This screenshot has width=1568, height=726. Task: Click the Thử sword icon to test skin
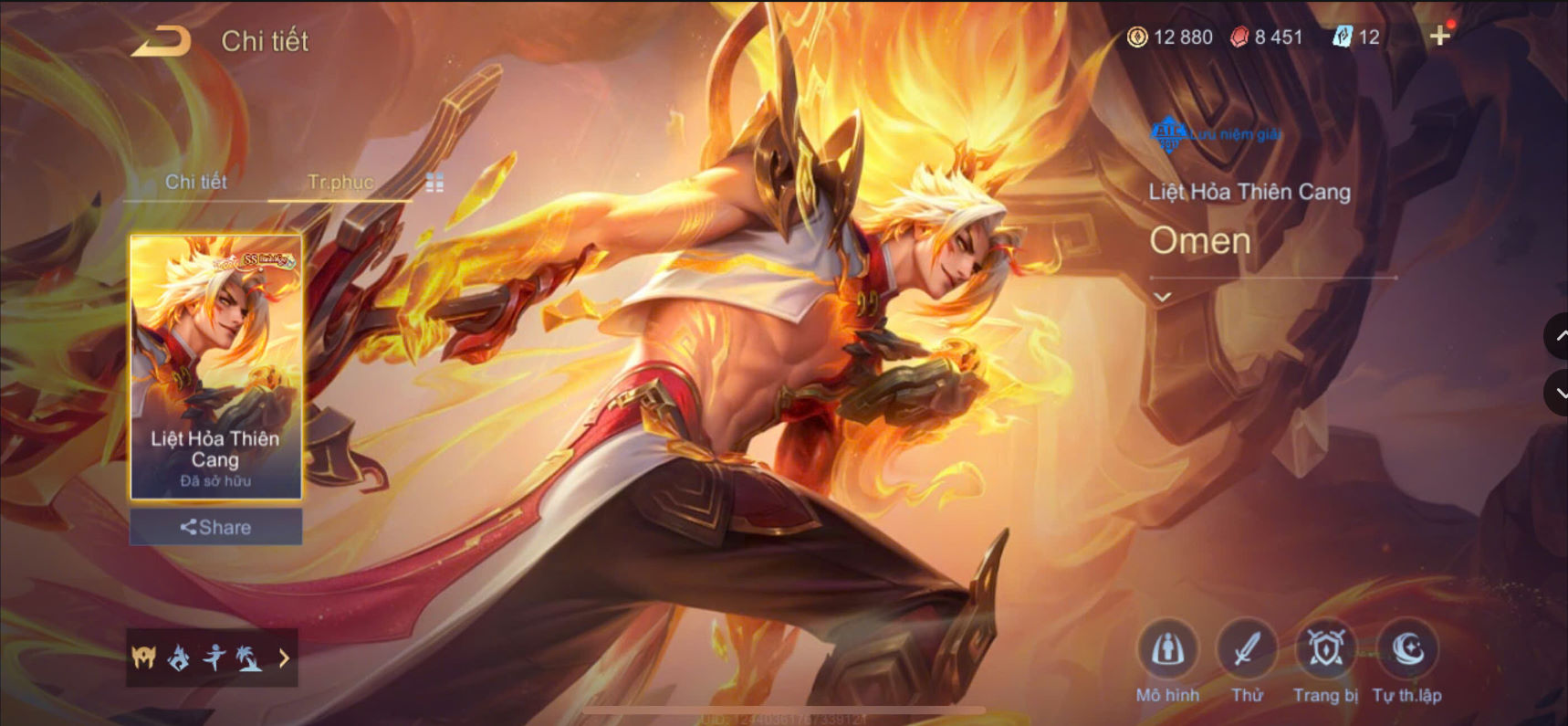1248,650
